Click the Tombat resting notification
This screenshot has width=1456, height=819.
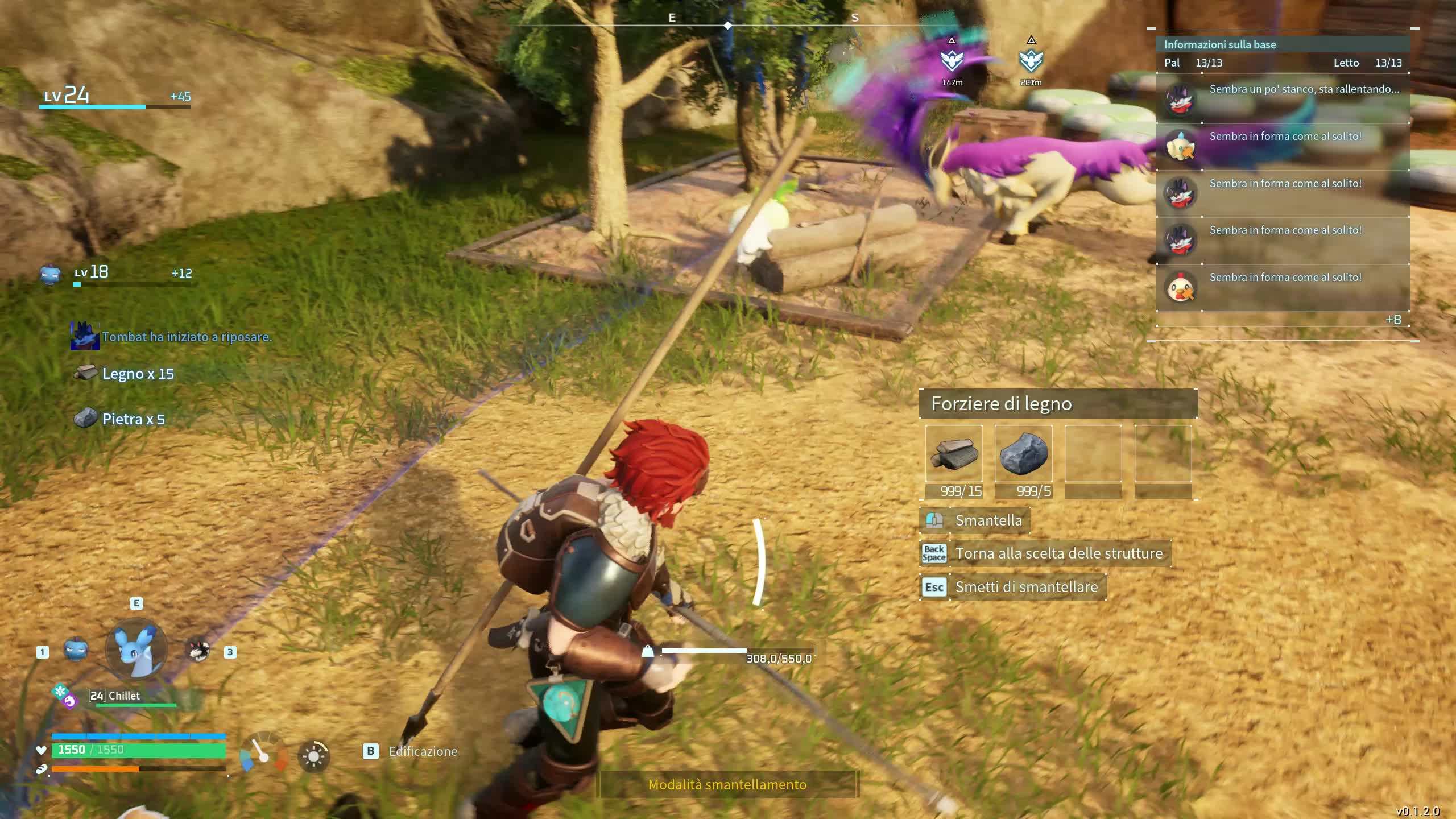[187, 337]
